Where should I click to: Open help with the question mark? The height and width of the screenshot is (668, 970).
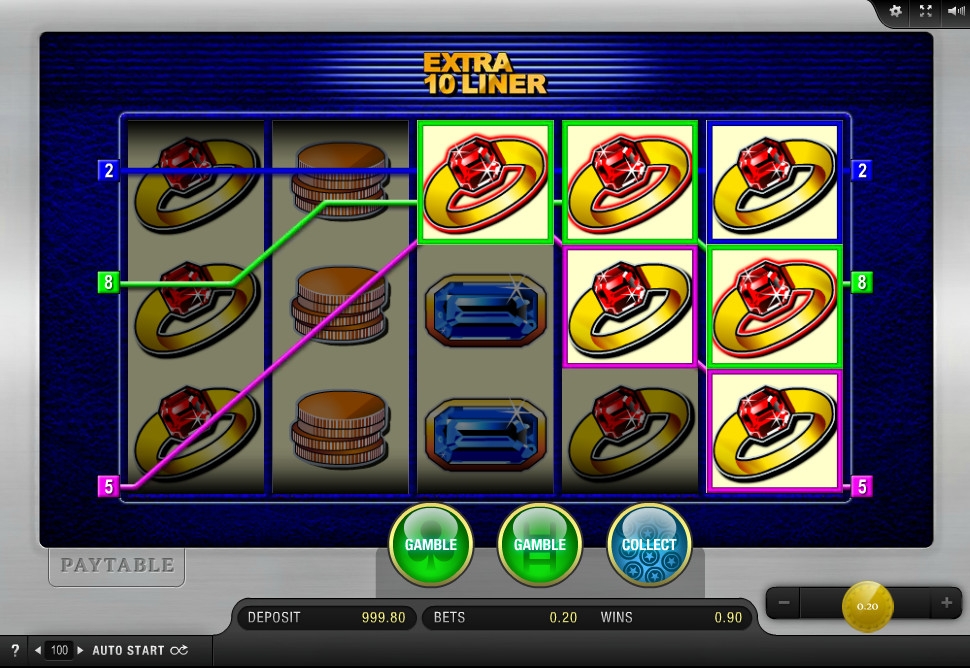[15, 650]
